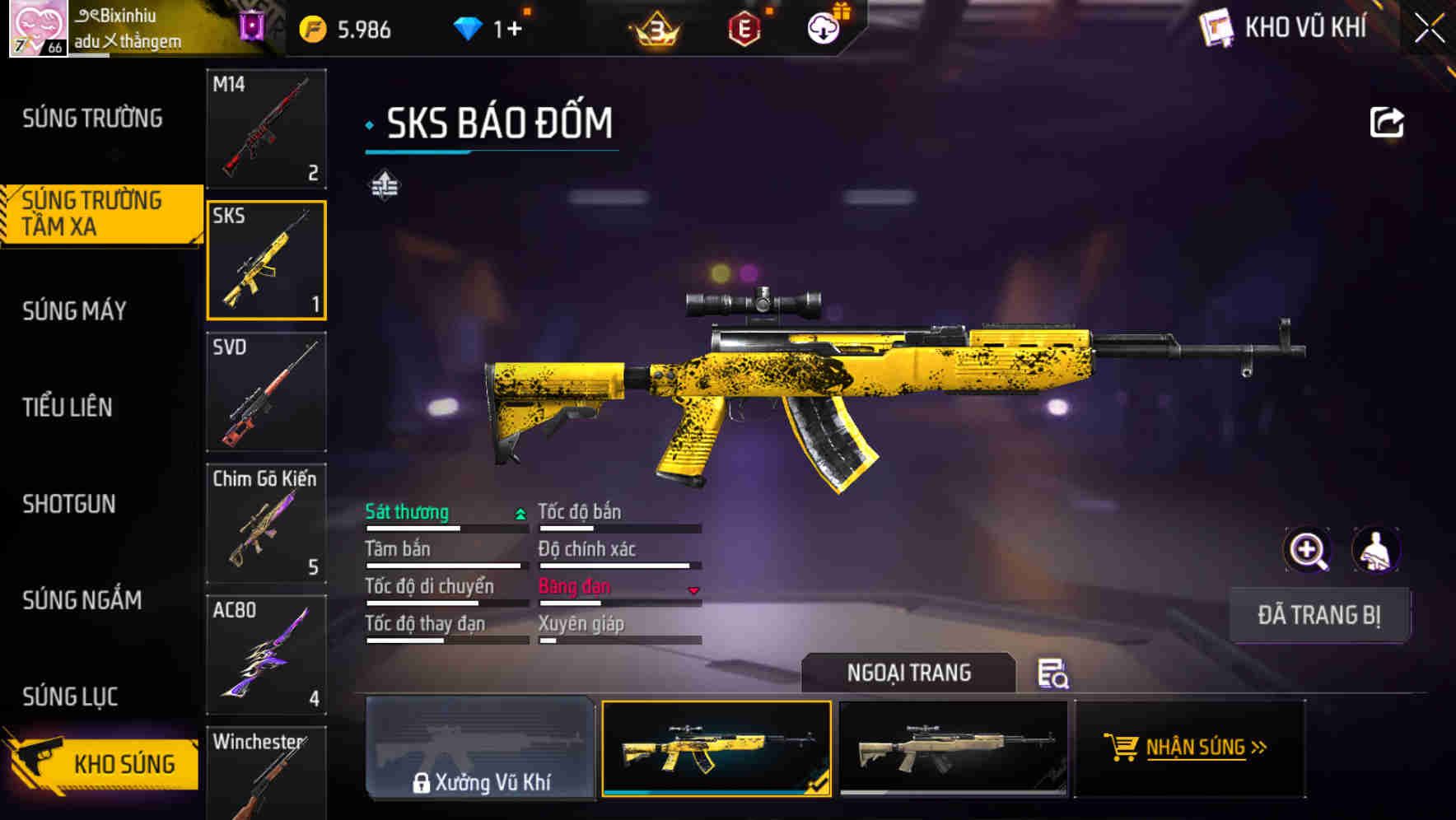
Task: Open the Kho Vũ Khí weapon book icon
Action: tap(1216, 27)
